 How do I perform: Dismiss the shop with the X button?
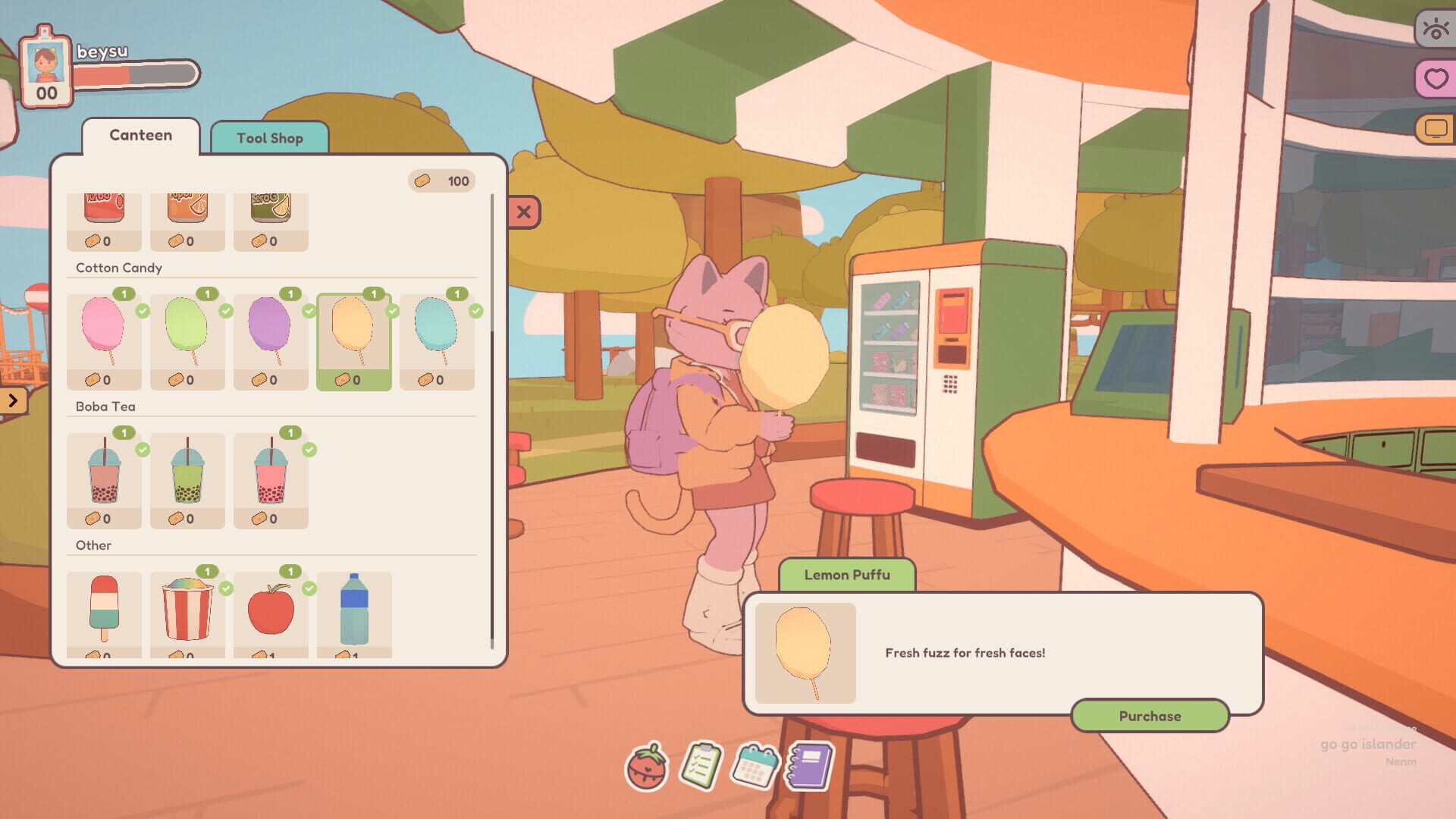pyautogui.click(x=522, y=212)
